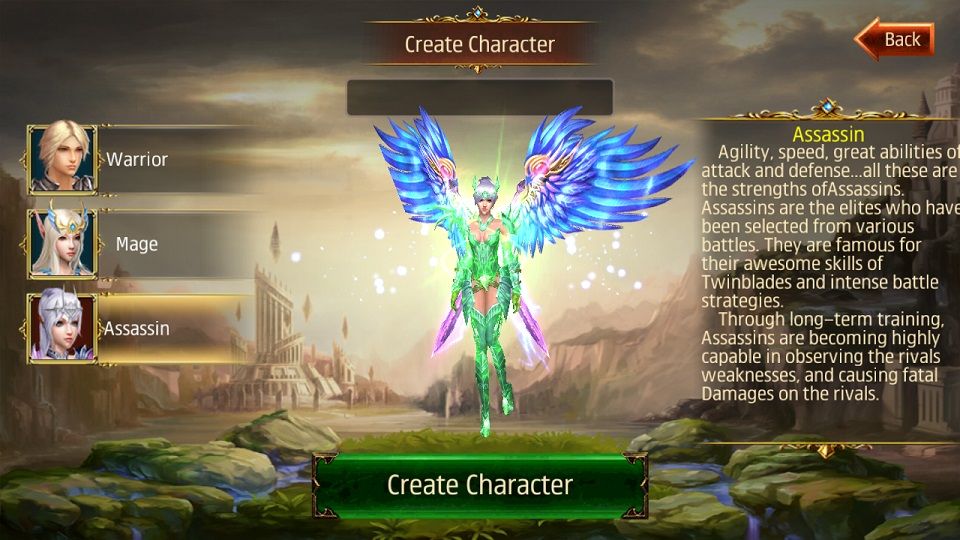The height and width of the screenshot is (540, 960).
Task: Click the character name input field
Action: tap(479, 98)
